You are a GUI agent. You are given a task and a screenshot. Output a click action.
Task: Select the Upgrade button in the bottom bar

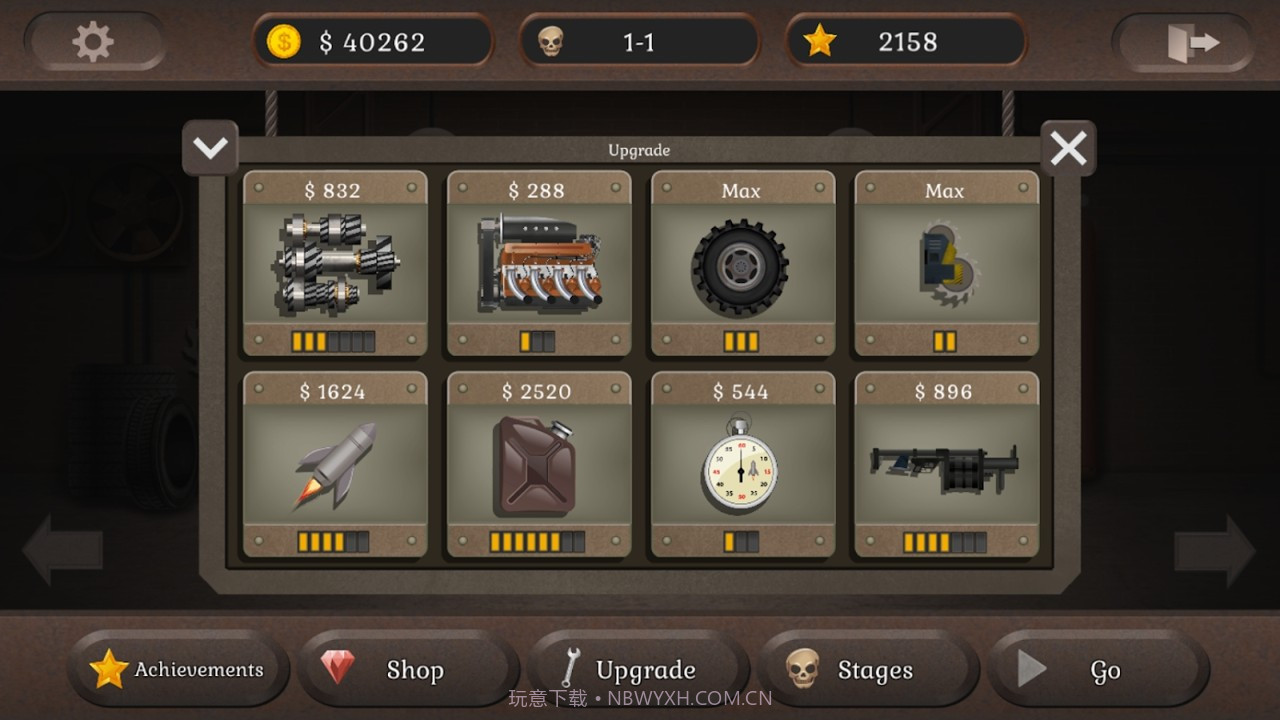638,669
